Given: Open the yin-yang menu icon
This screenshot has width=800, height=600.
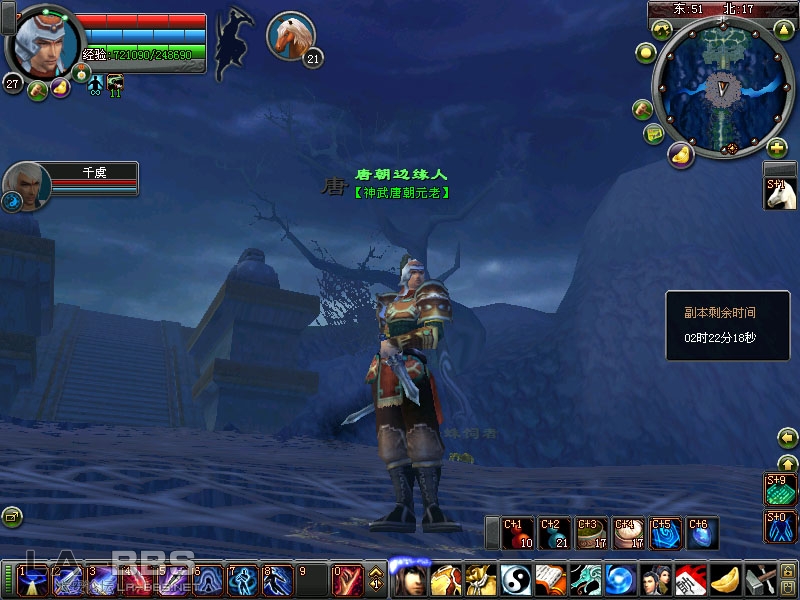Looking at the screenshot, I should (515, 581).
